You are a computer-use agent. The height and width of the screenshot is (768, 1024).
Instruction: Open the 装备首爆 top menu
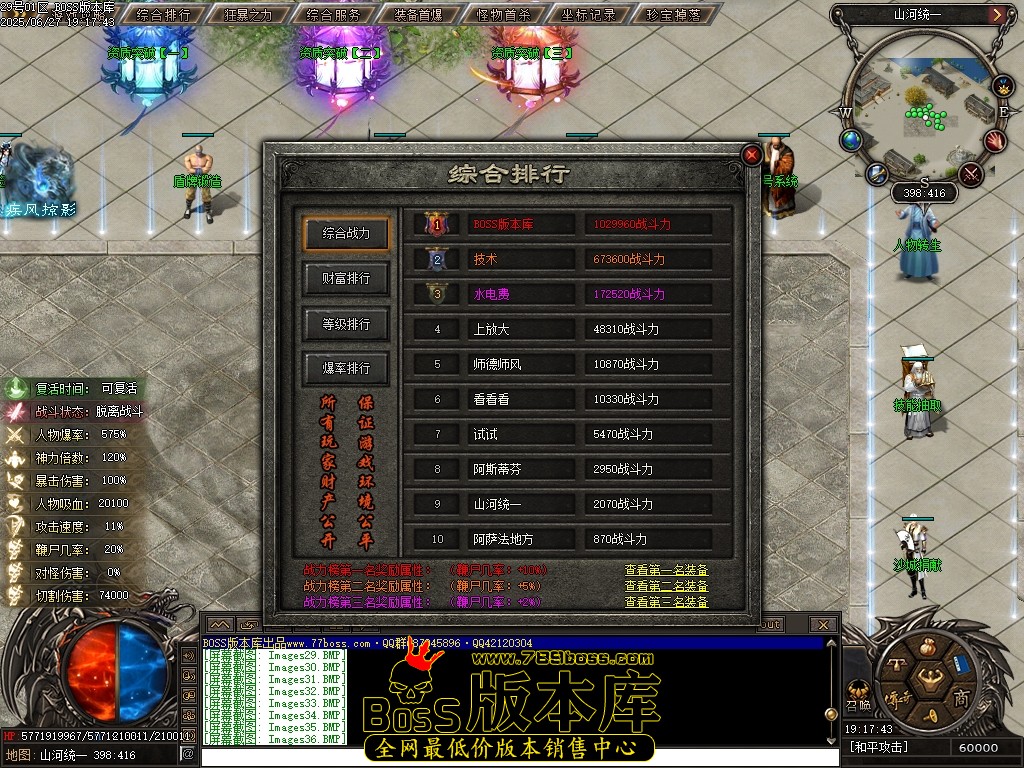[419, 15]
